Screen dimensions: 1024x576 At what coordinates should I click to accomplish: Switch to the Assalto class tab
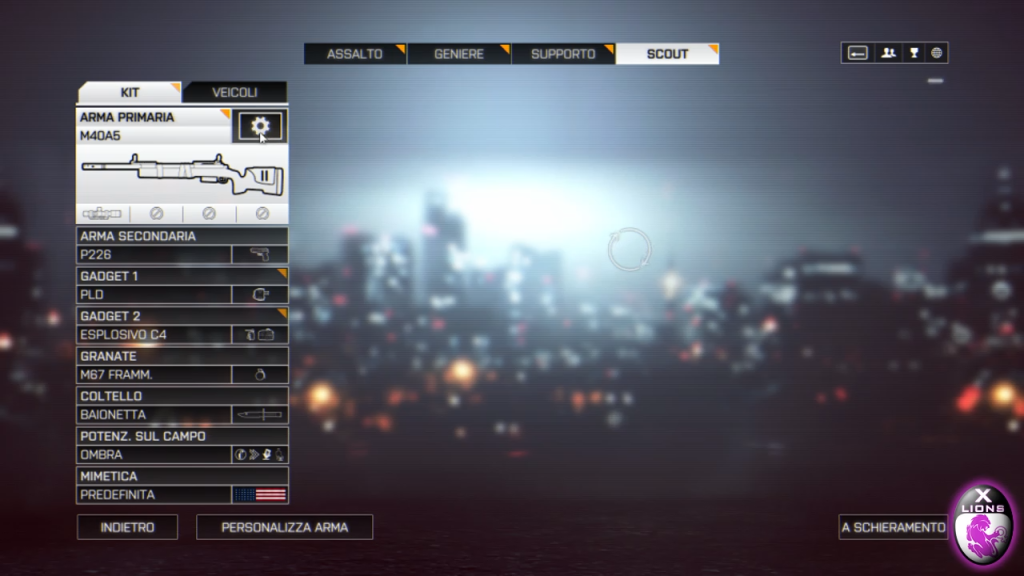pyautogui.click(x=355, y=54)
